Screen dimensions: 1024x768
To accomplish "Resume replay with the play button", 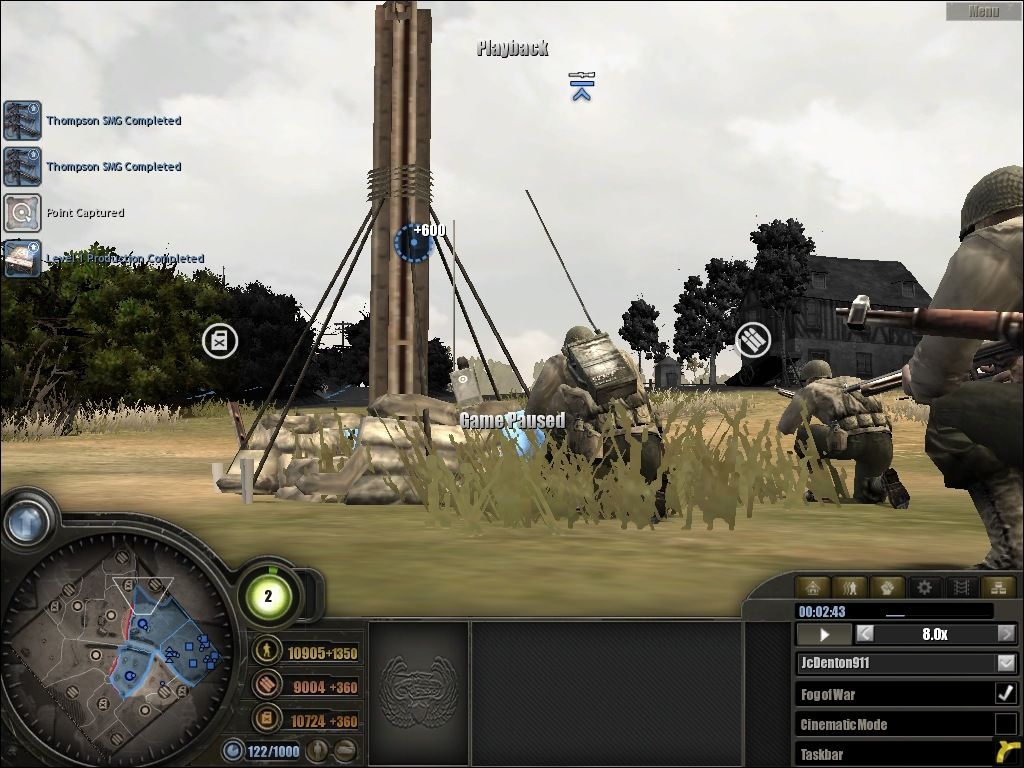I will coord(825,634).
